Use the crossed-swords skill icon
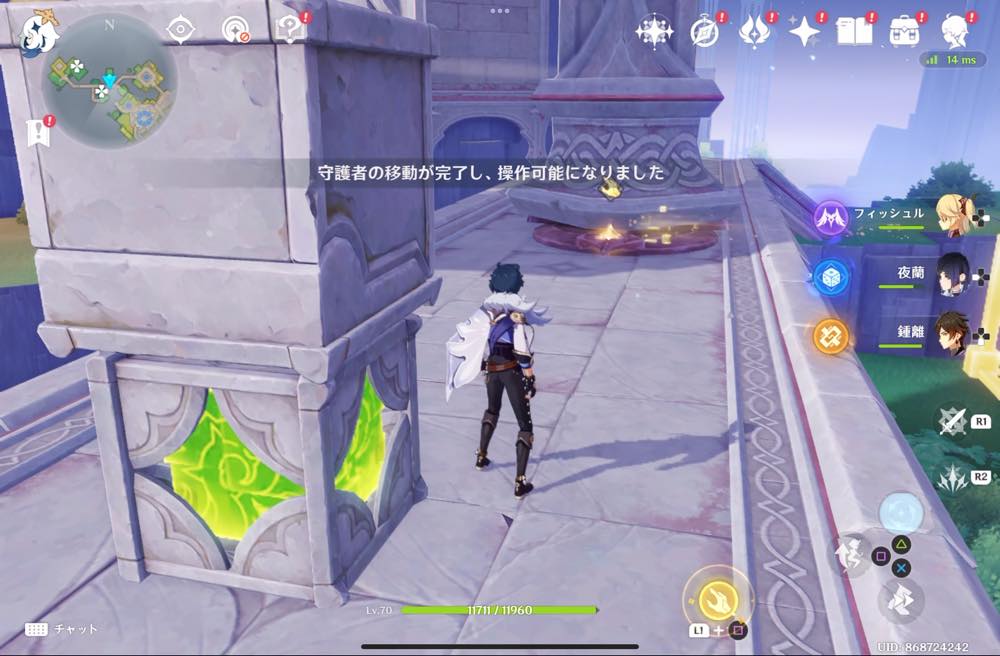 coord(951,421)
